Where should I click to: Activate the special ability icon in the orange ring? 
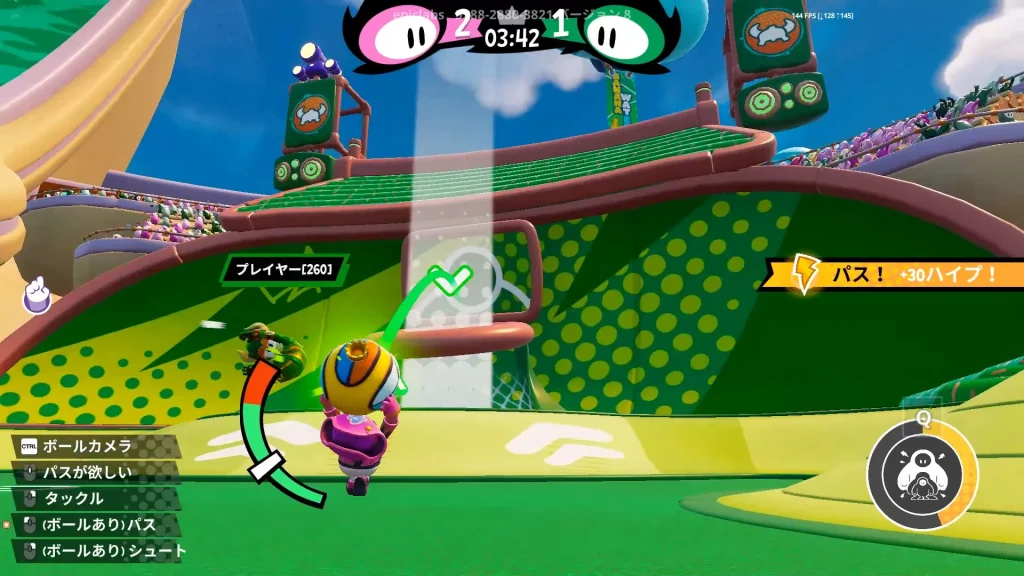click(922, 476)
